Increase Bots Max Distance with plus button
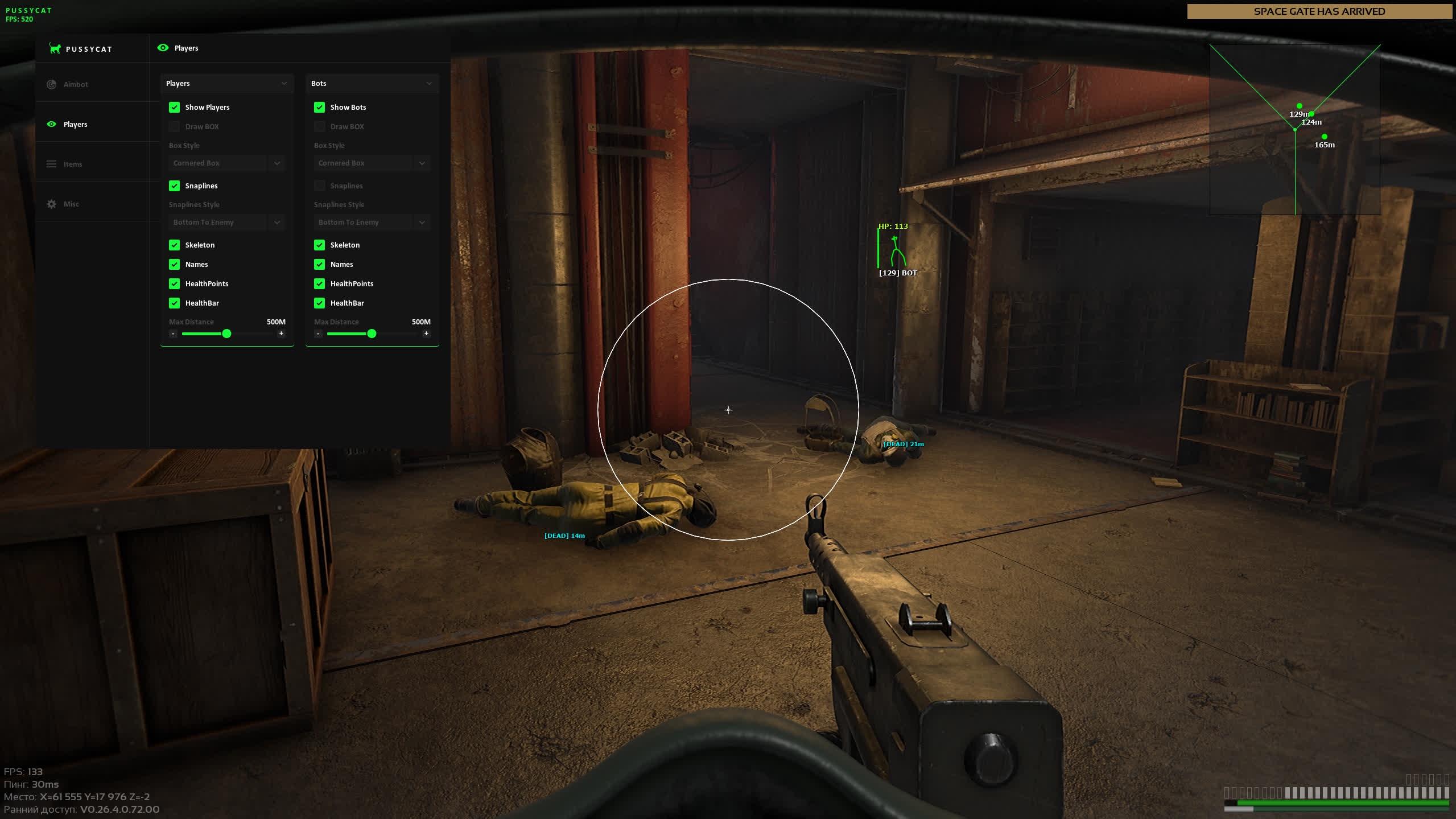 (x=426, y=334)
